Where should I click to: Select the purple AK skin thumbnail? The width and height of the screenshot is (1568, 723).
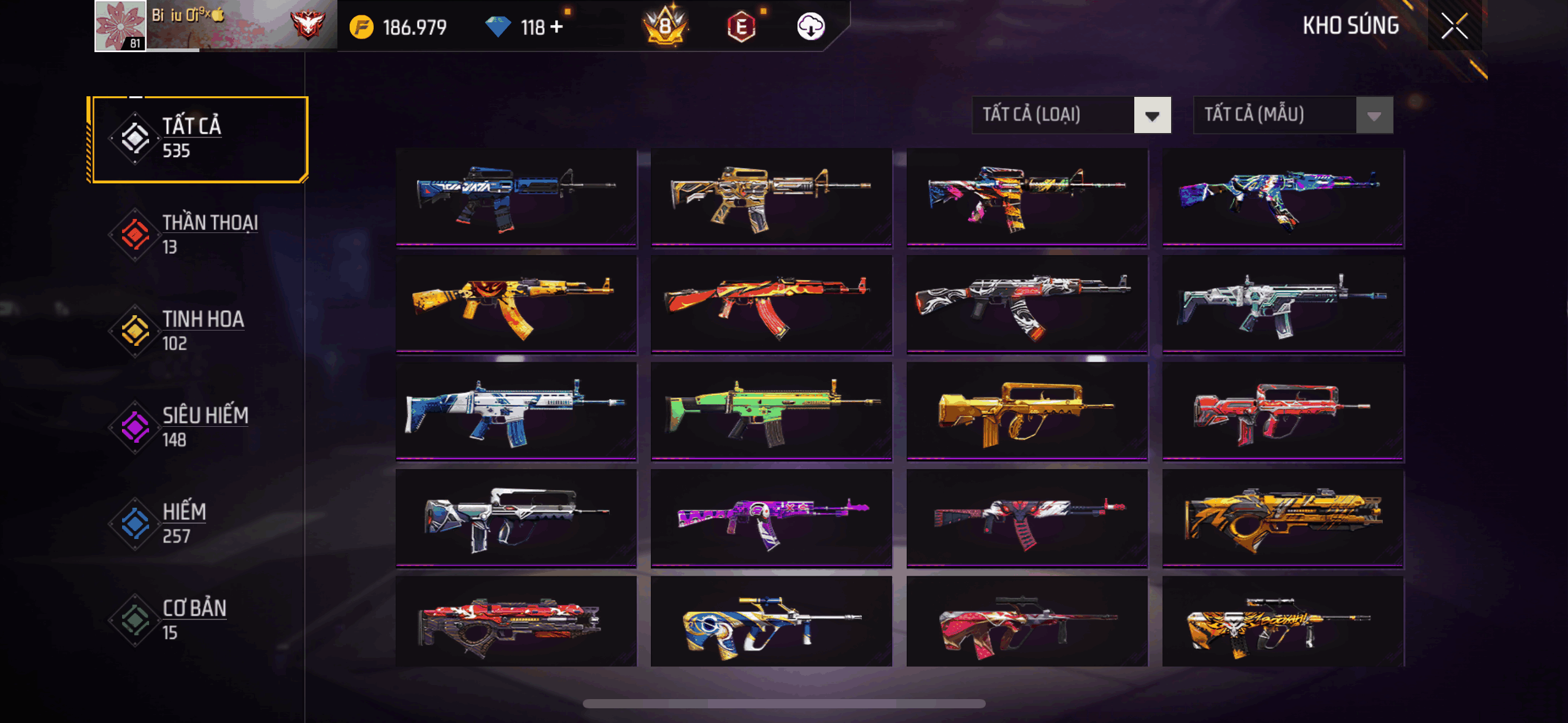point(771,517)
